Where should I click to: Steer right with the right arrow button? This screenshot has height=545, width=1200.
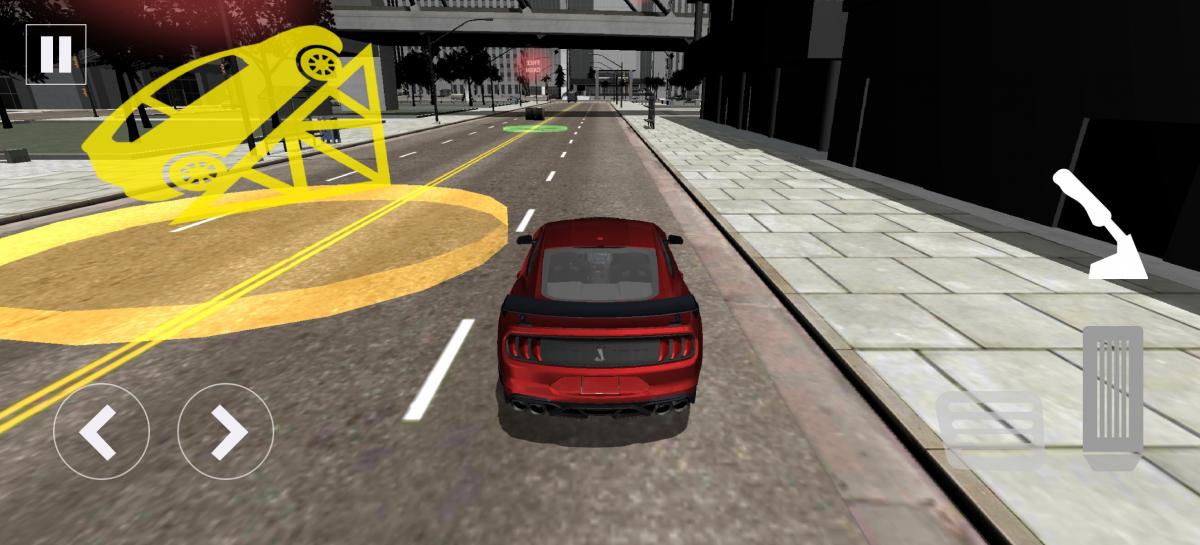[226, 432]
